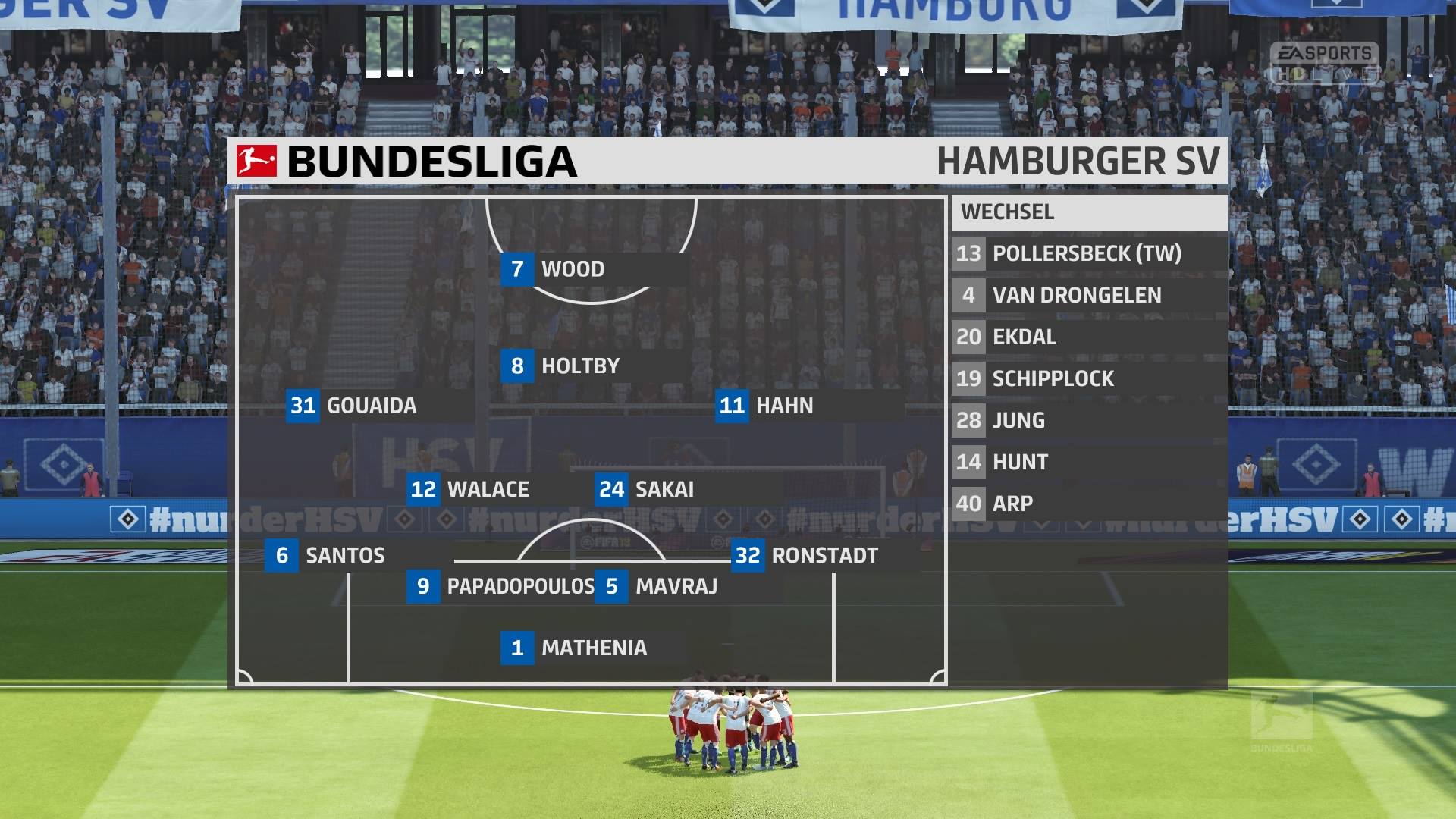Select Mavraj, number 5
Viewport: 1456px width, 819px height.
(x=676, y=586)
